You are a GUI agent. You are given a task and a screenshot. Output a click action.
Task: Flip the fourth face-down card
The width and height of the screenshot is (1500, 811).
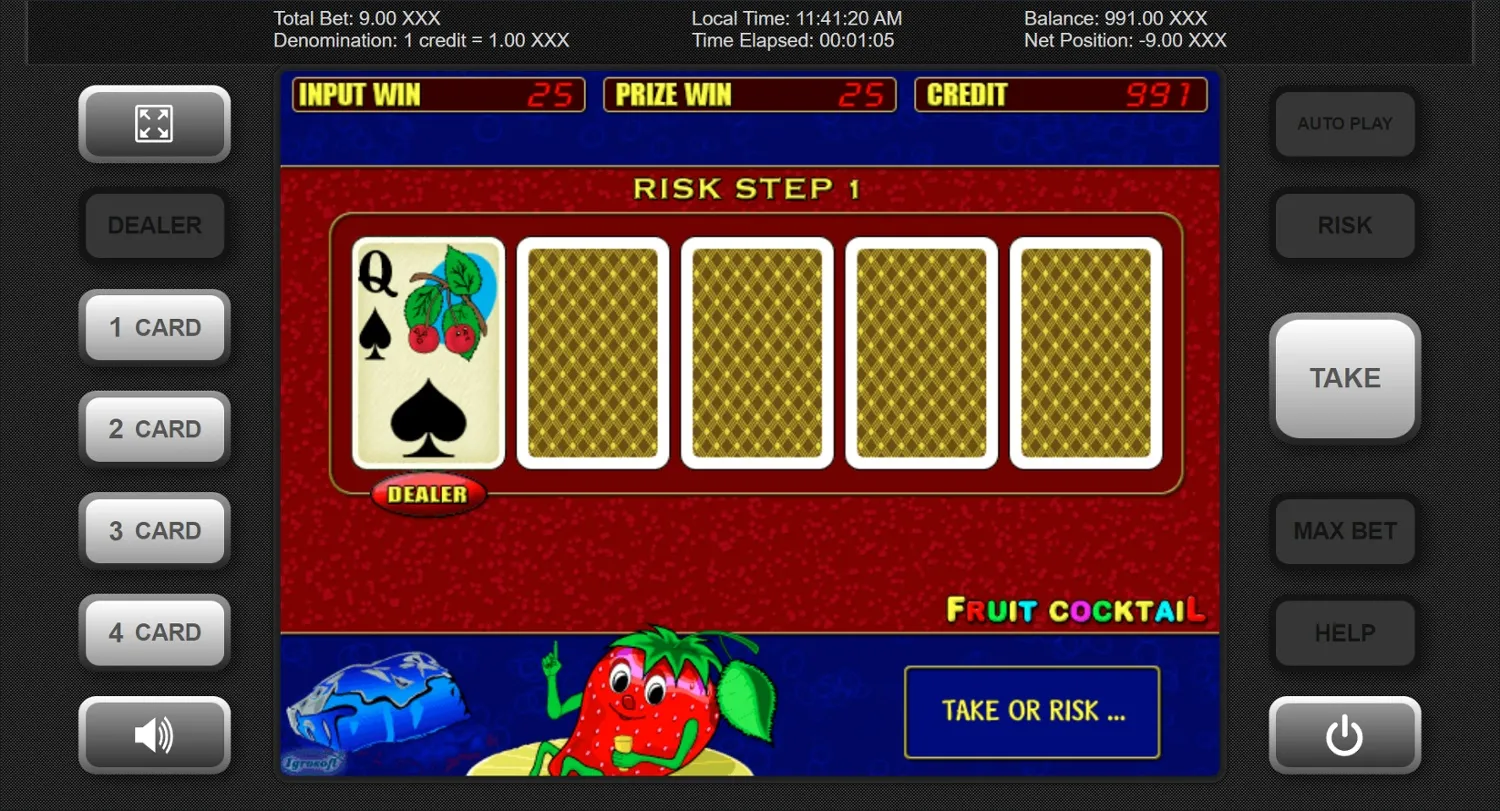[x=1084, y=352]
